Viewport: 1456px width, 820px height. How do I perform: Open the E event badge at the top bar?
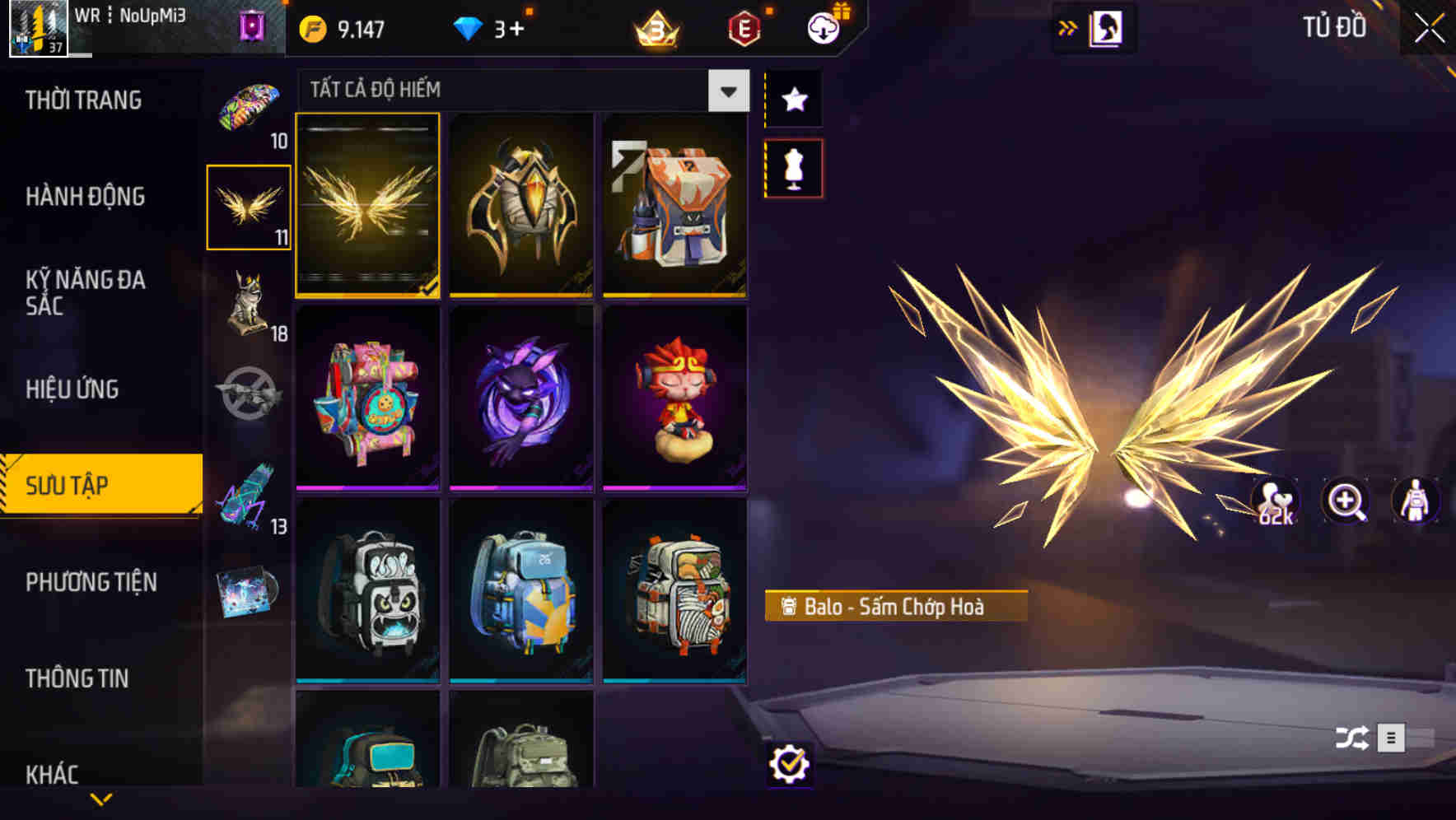coord(744,26)
